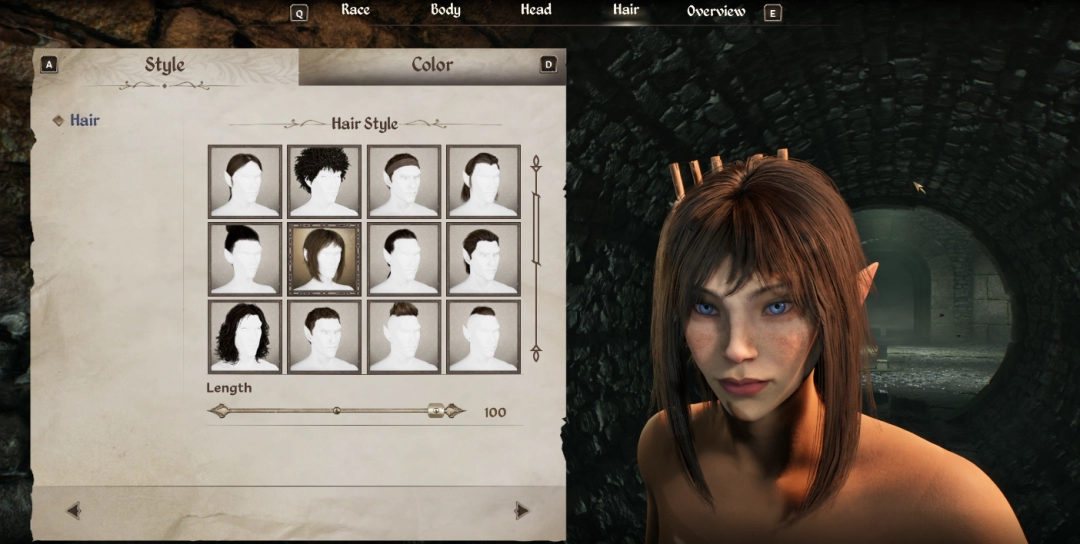Pick the curly afro hair style
The height and width of the screenshot is (544, 1080).
324,181
